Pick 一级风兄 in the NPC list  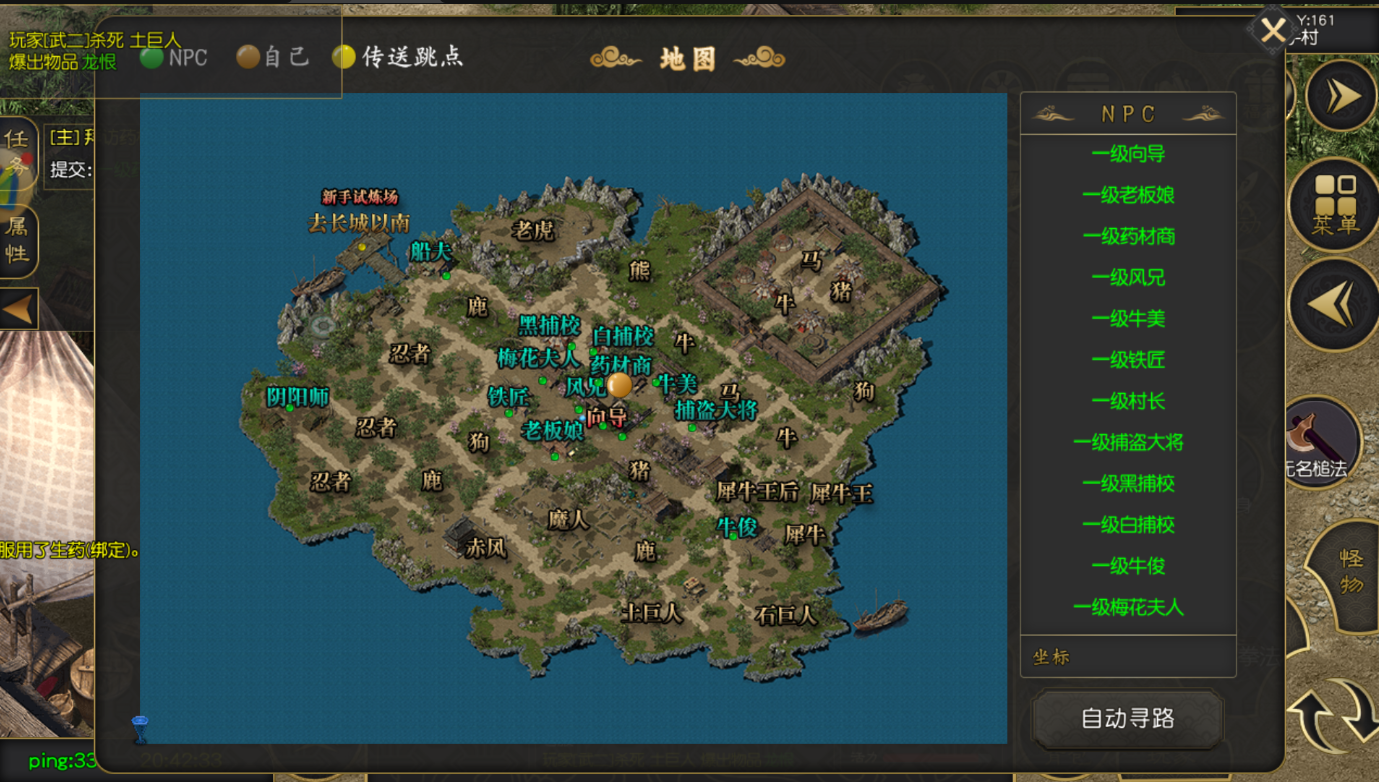coord(1128,278)
